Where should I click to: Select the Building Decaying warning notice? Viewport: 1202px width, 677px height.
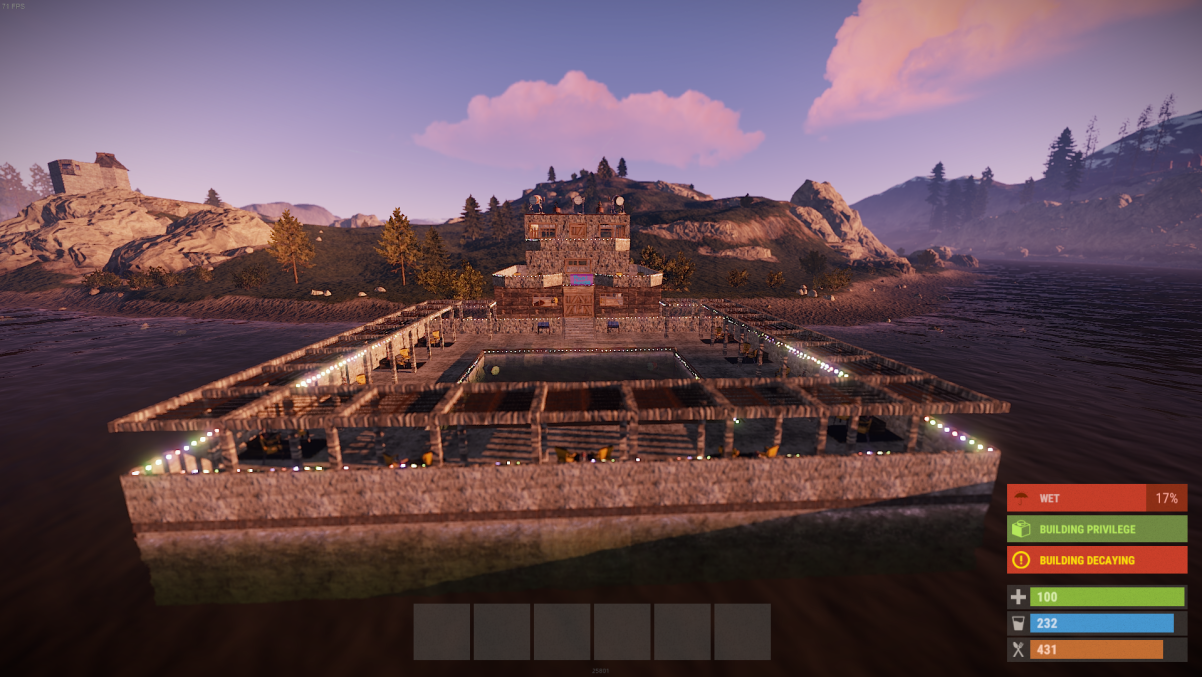[x=1097, y=560]
